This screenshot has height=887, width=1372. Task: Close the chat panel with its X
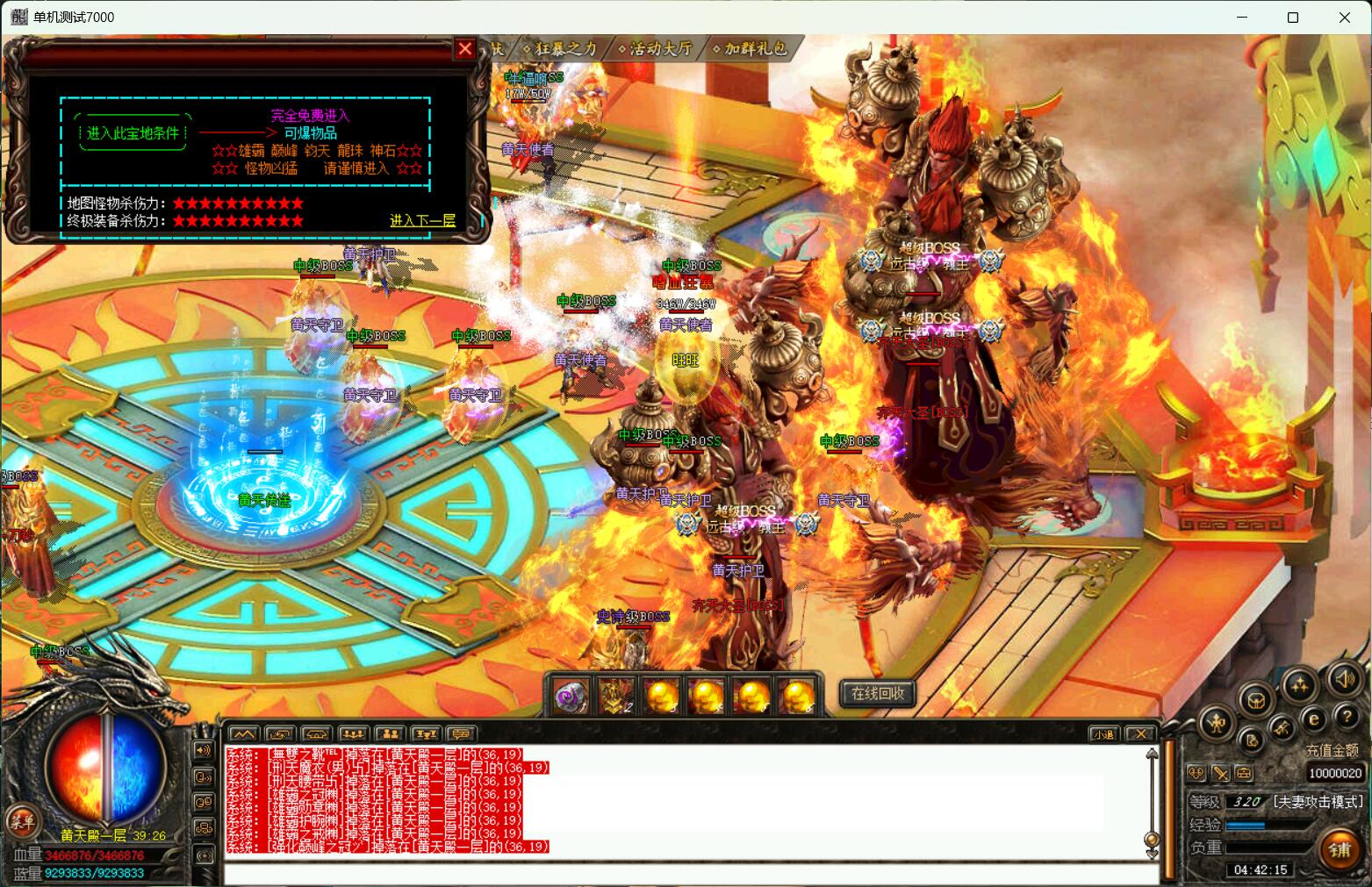pos(1139,734)
